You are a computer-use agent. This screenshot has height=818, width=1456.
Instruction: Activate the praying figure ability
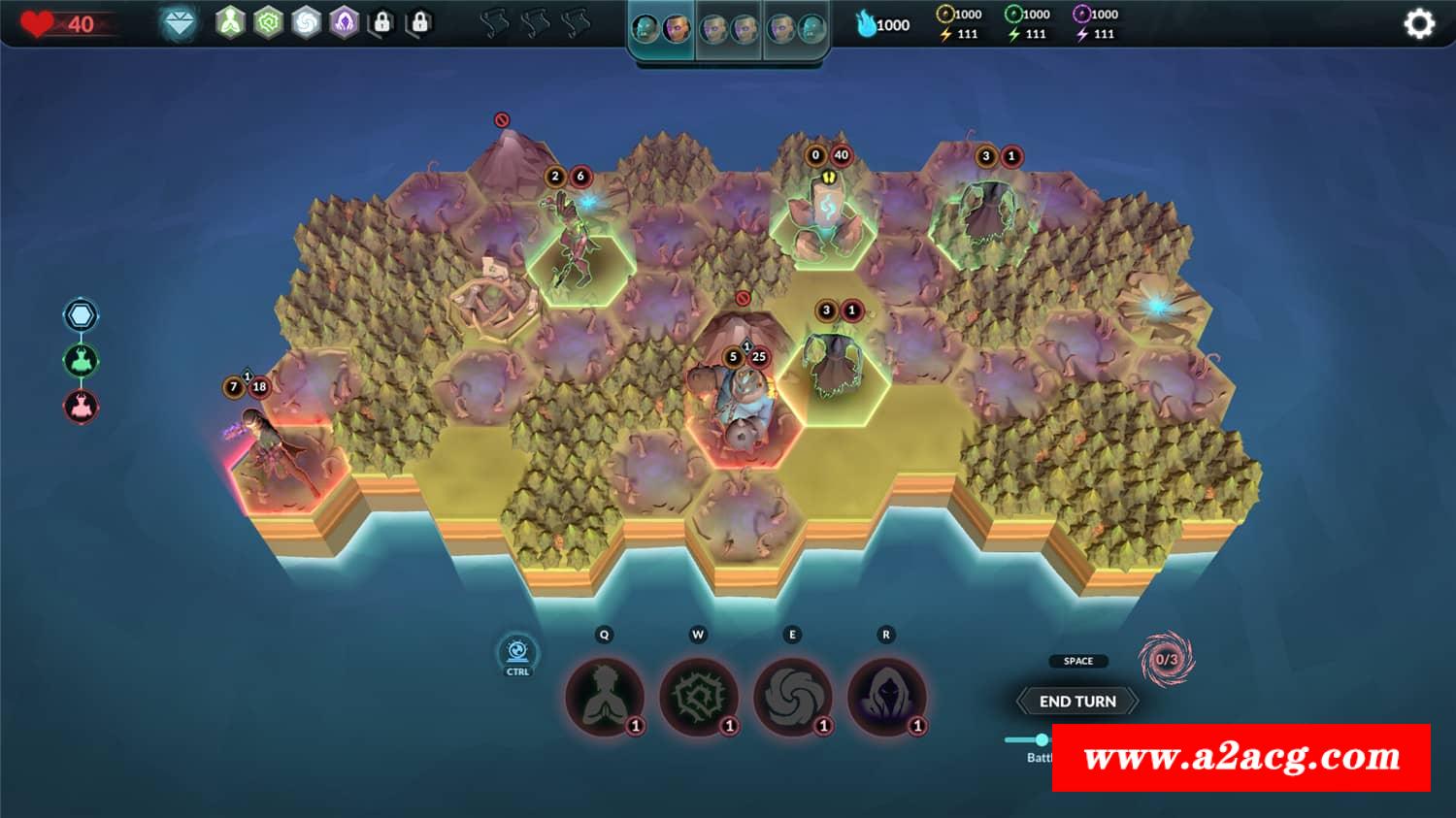[605, 697]
